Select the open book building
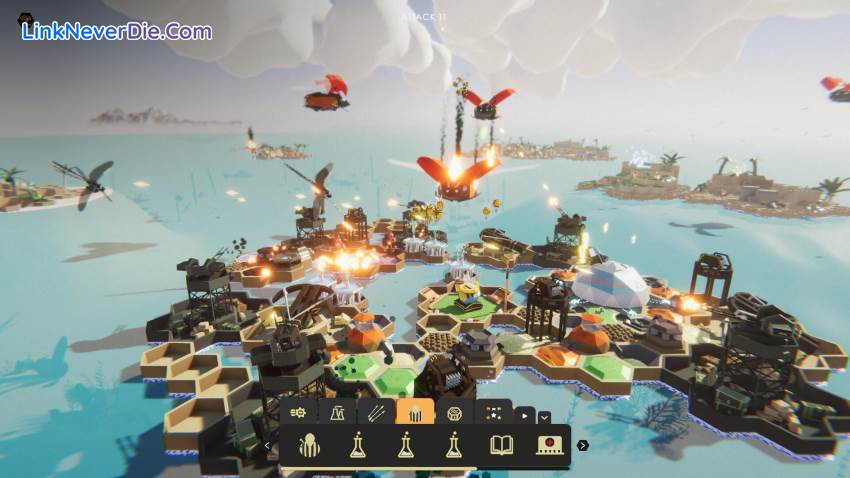Screen dimensions: 850x478 click(501, 445)
